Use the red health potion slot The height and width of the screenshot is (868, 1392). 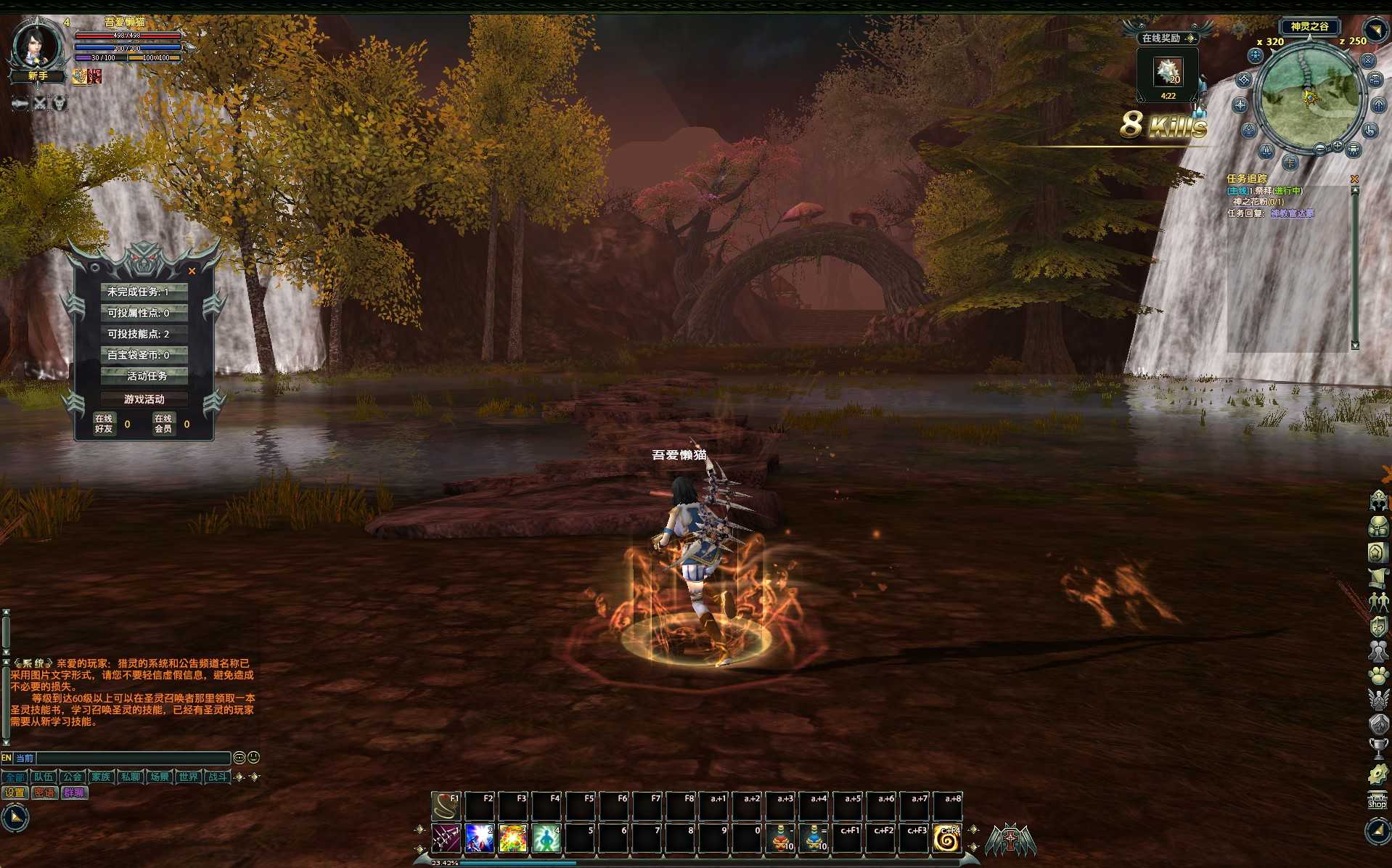coord(781,838)
